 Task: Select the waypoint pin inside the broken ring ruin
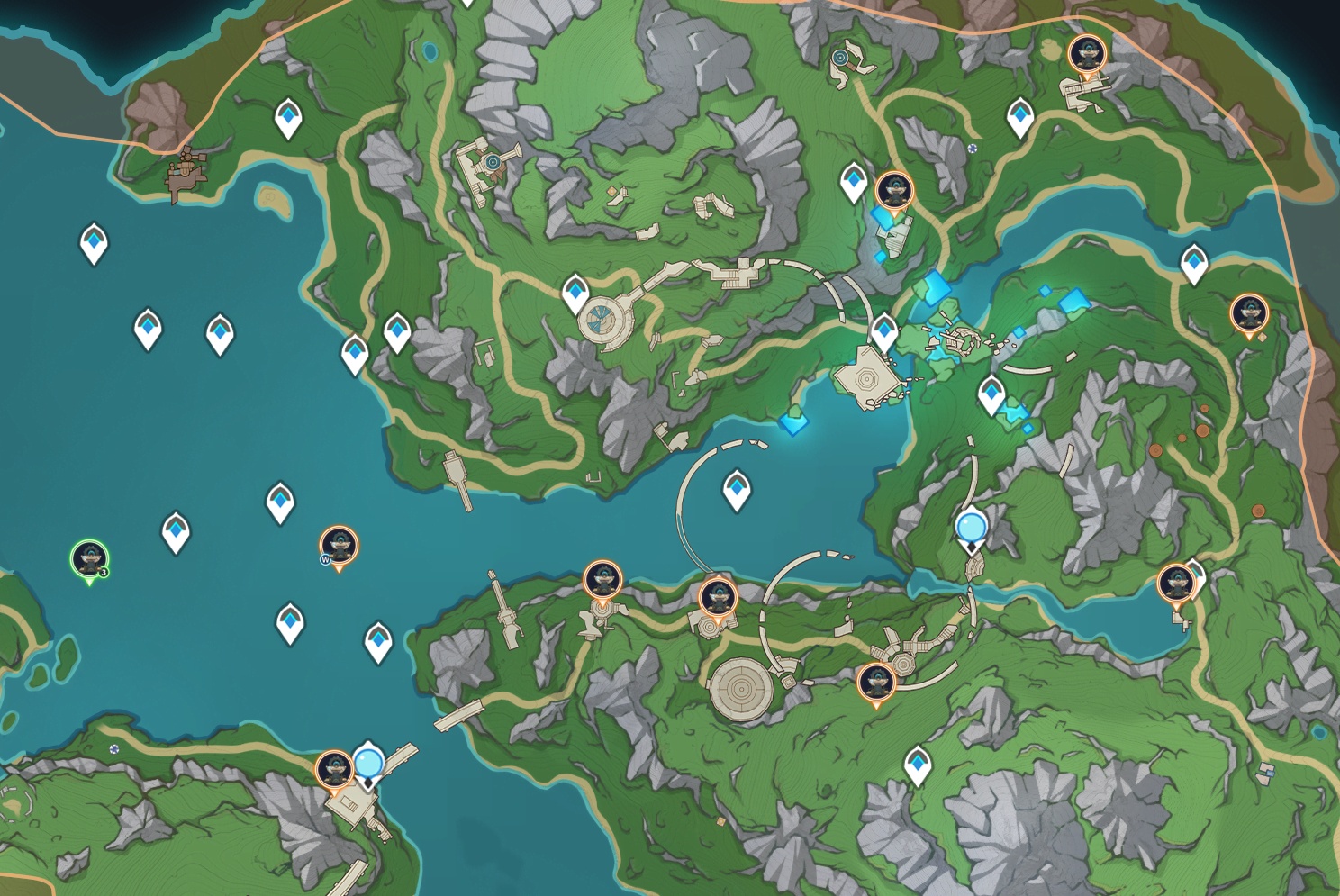(x=737, y=488)
